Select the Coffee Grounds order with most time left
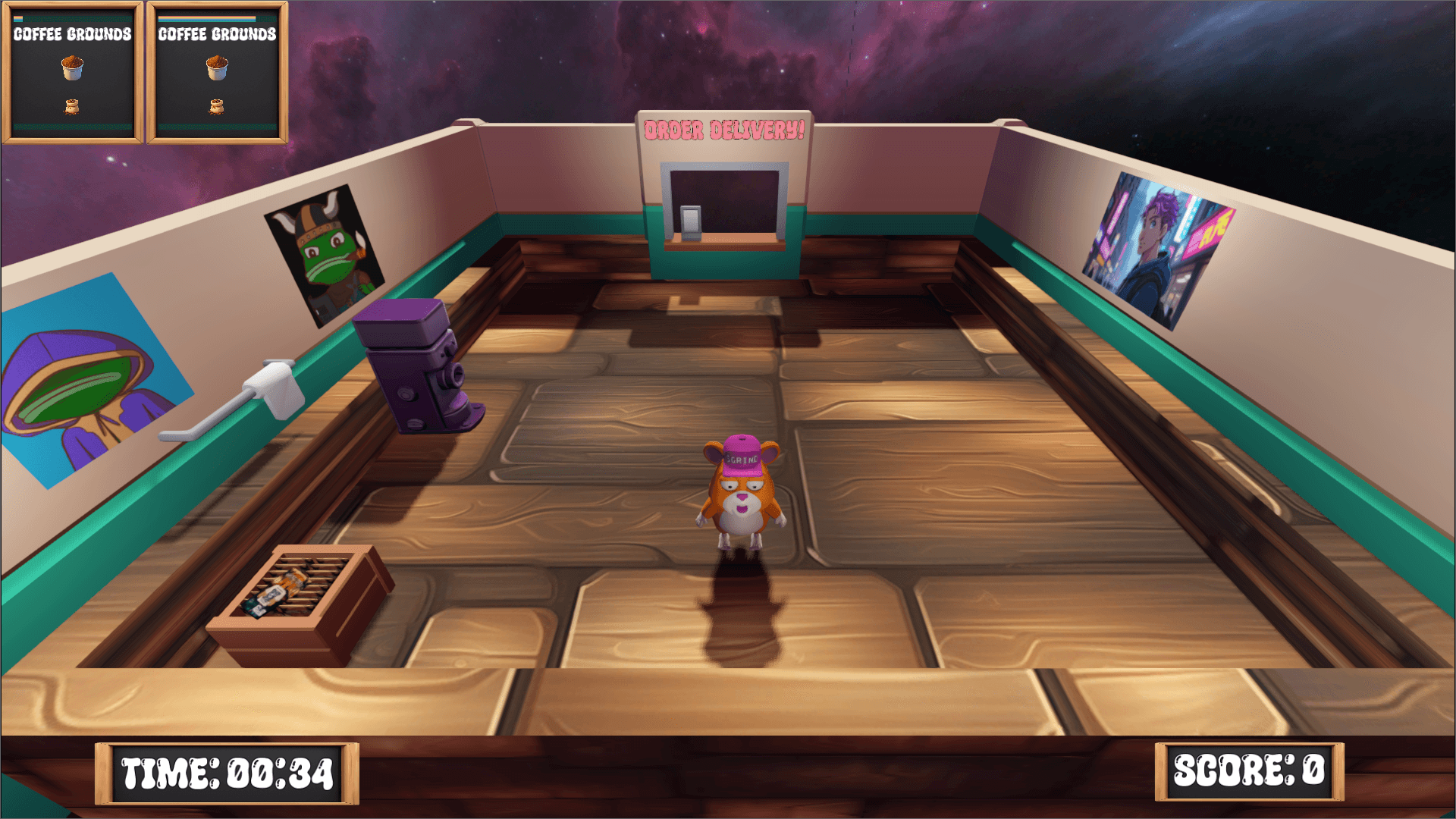Screen dimensions: 1456x819 [x=217, y=72]
